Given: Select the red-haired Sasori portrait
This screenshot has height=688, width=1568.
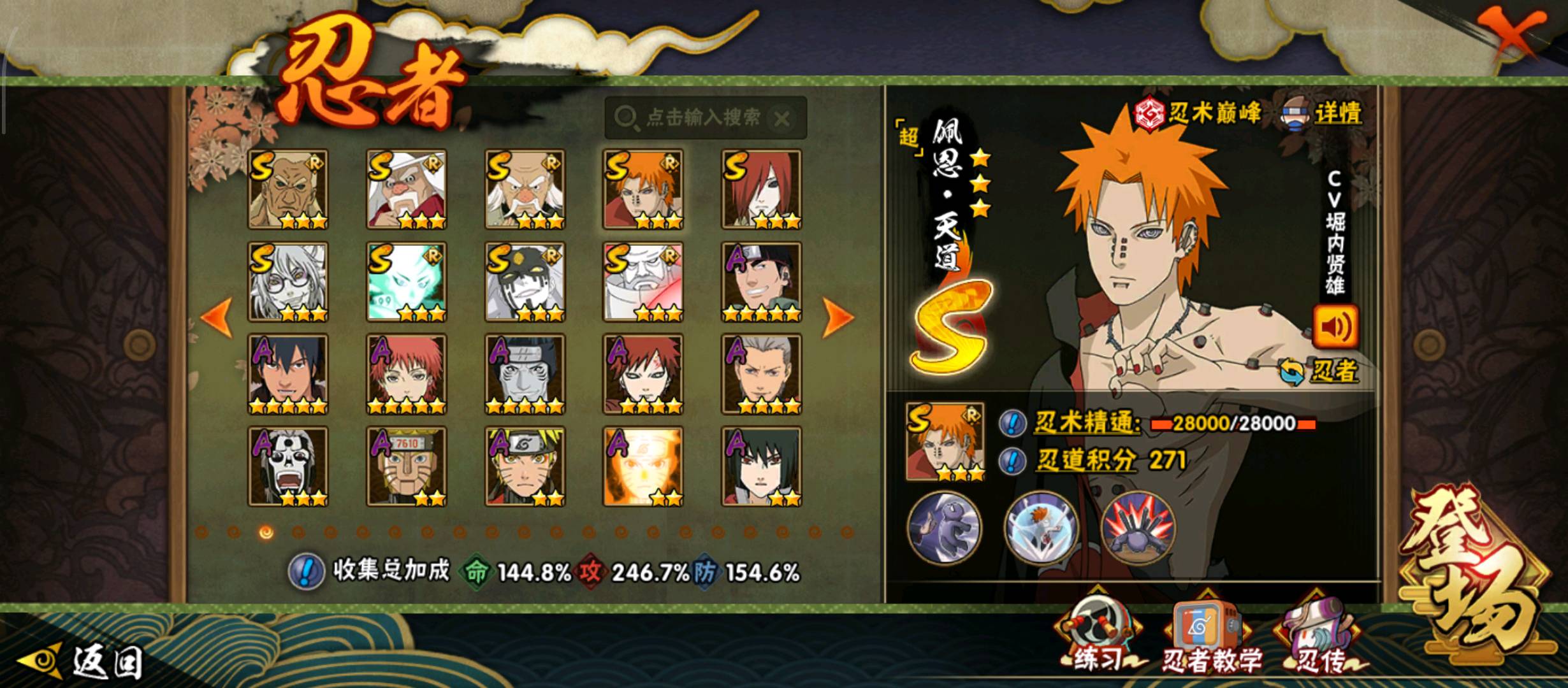Looking at the screenshot, I should pyautogui.click(x=406, y=374).
